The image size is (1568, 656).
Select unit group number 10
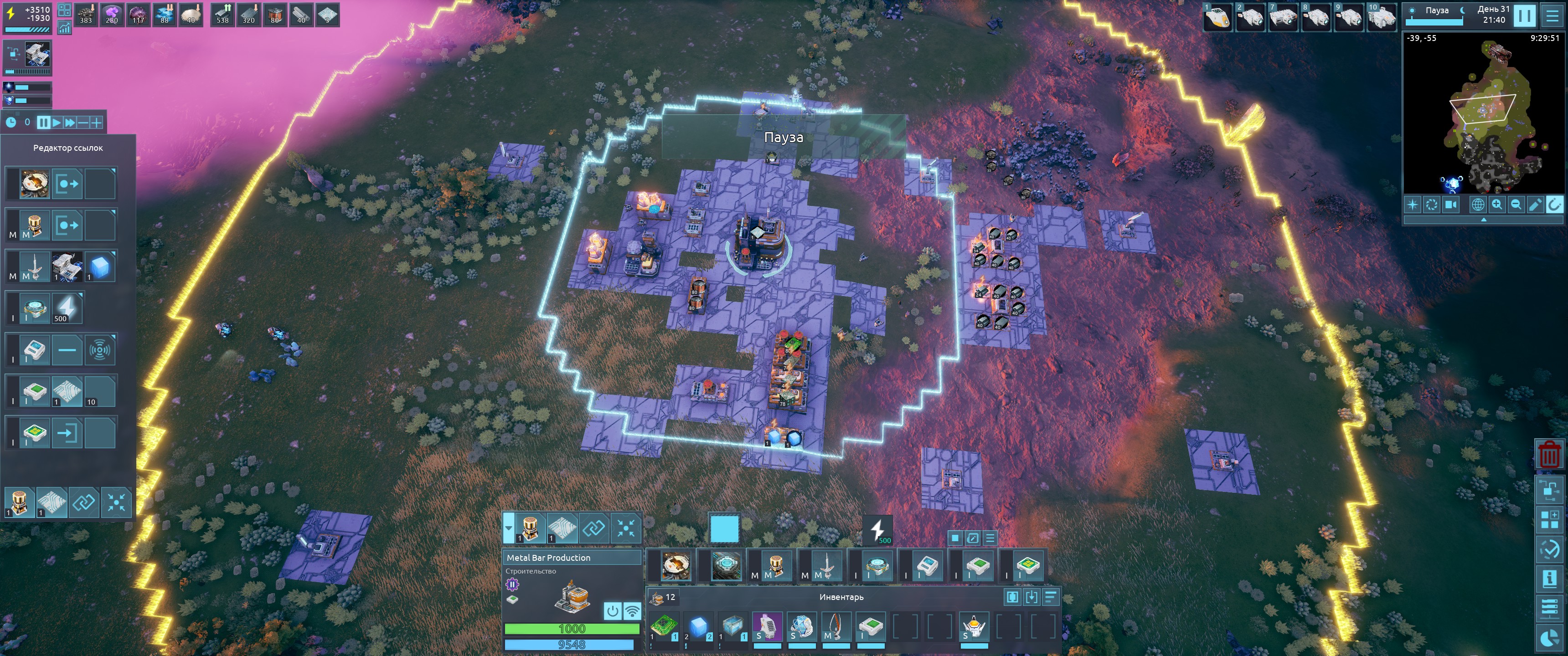1381,17
